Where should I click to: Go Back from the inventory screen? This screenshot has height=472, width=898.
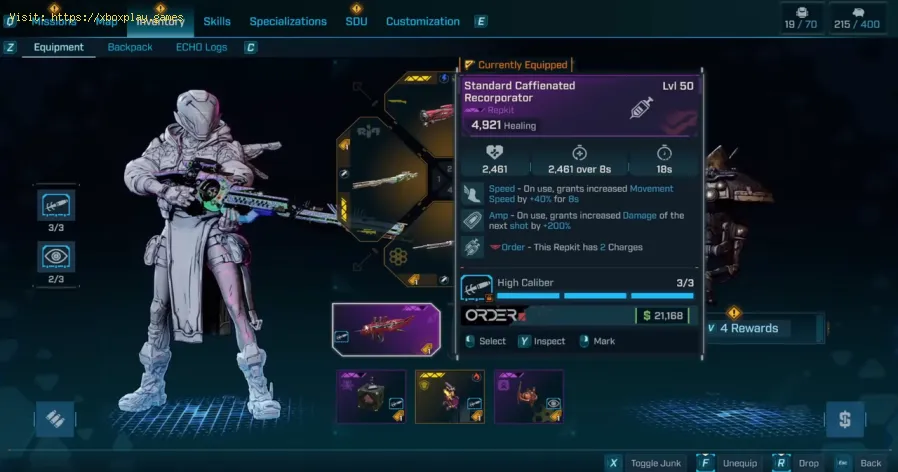coord(862,463)
